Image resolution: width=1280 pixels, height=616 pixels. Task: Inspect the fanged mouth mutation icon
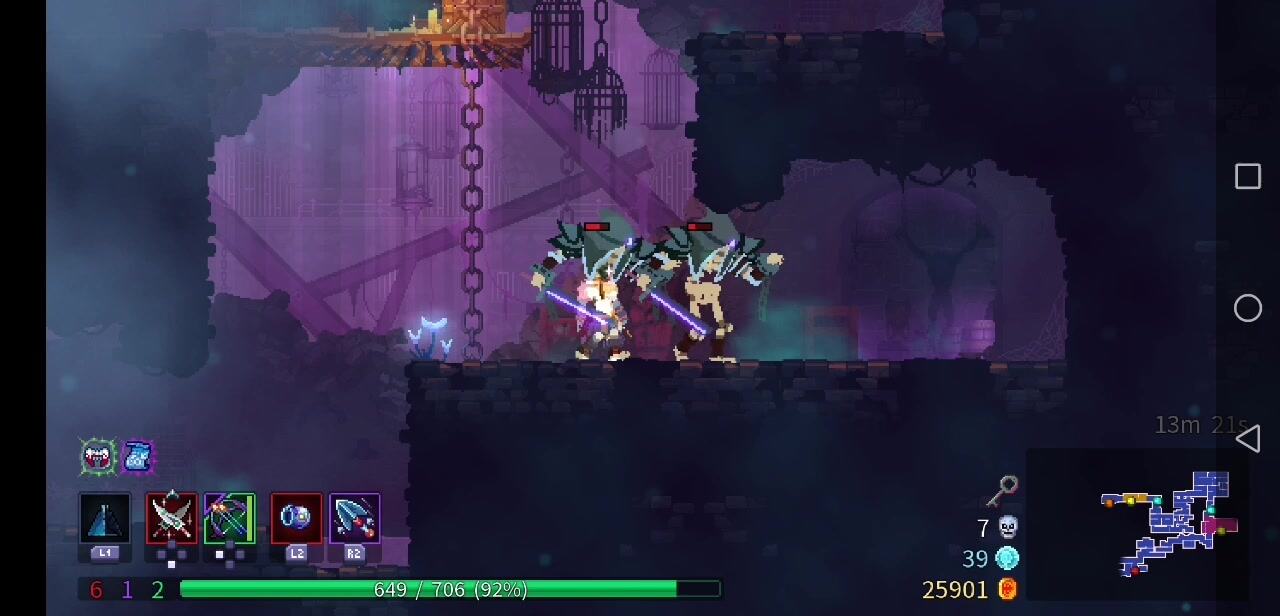click(x=98, y=457)
